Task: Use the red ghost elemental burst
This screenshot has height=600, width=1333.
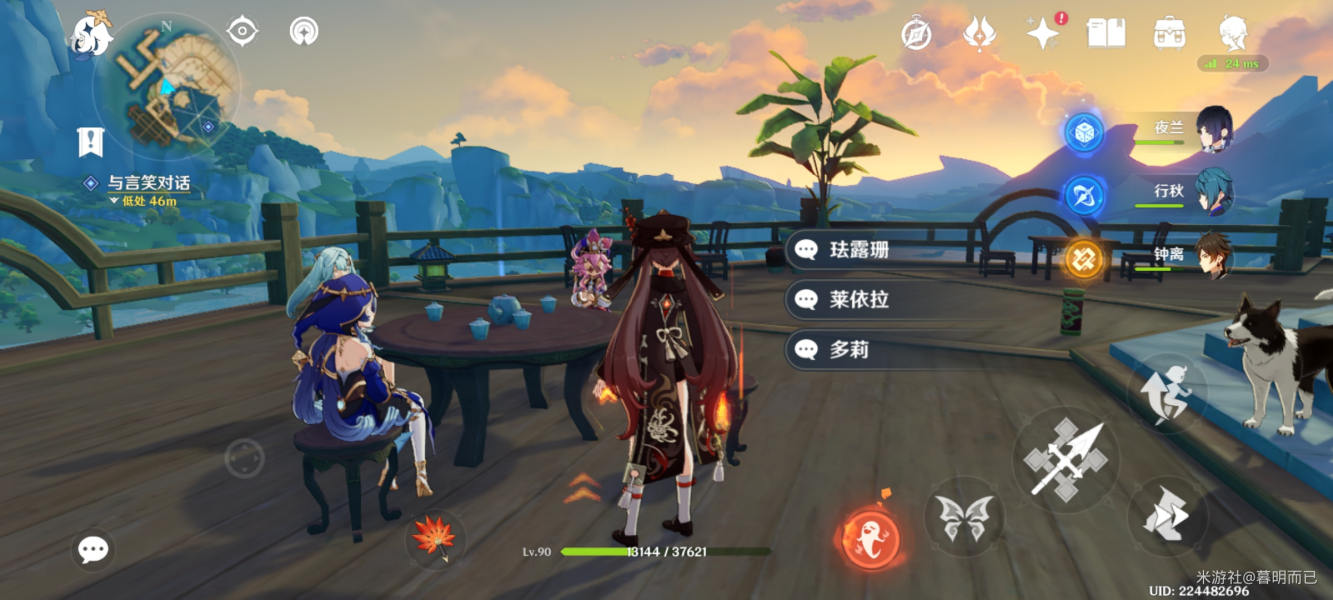Action: point(871,539)
